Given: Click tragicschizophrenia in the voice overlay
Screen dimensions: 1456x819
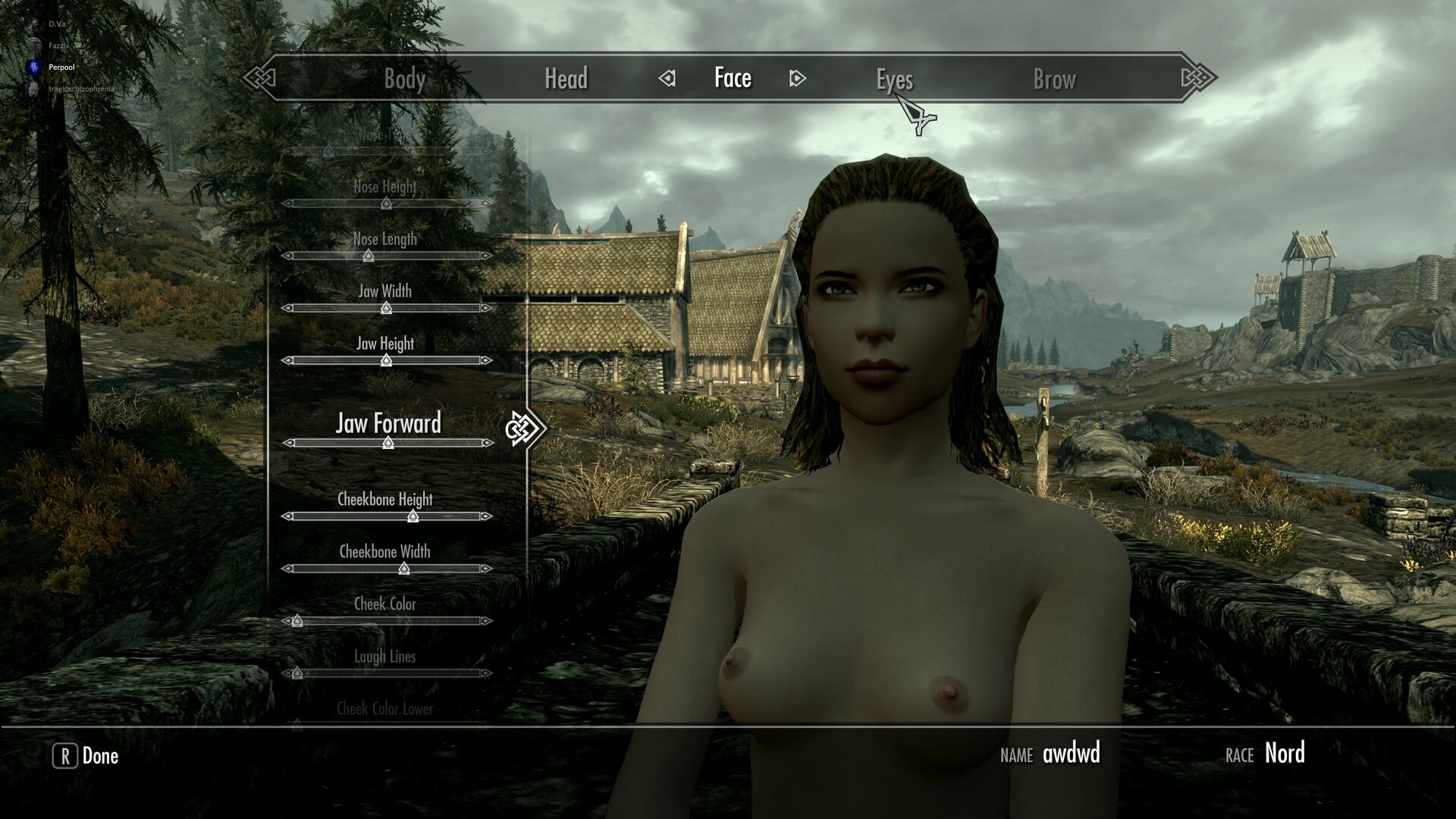Looking at the screenshot, I should pyautogui.click(x=80, y=89).
